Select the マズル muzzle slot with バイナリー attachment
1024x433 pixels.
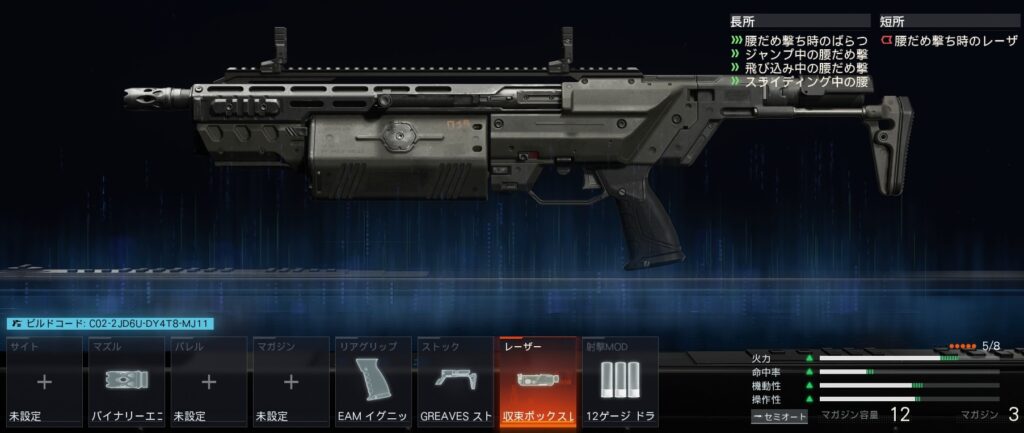pyautogui.click(x=127, y=381)
